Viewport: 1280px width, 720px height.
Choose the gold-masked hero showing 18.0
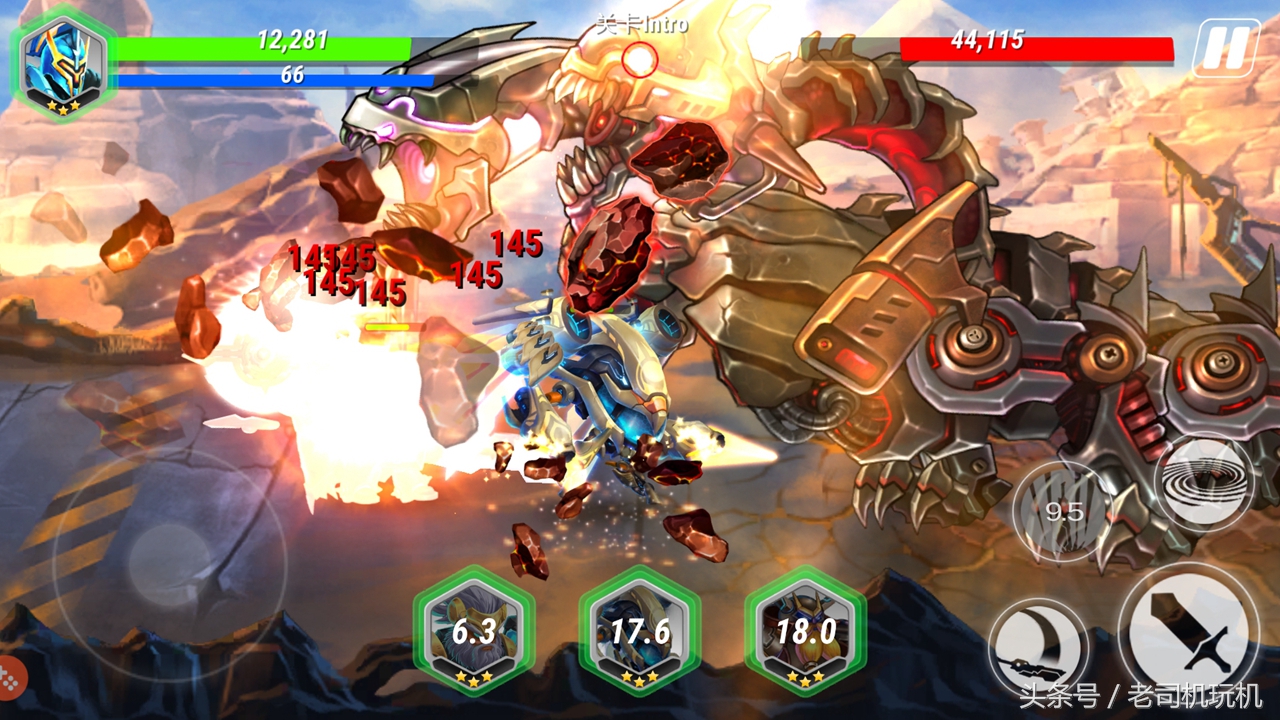[805, 630]
